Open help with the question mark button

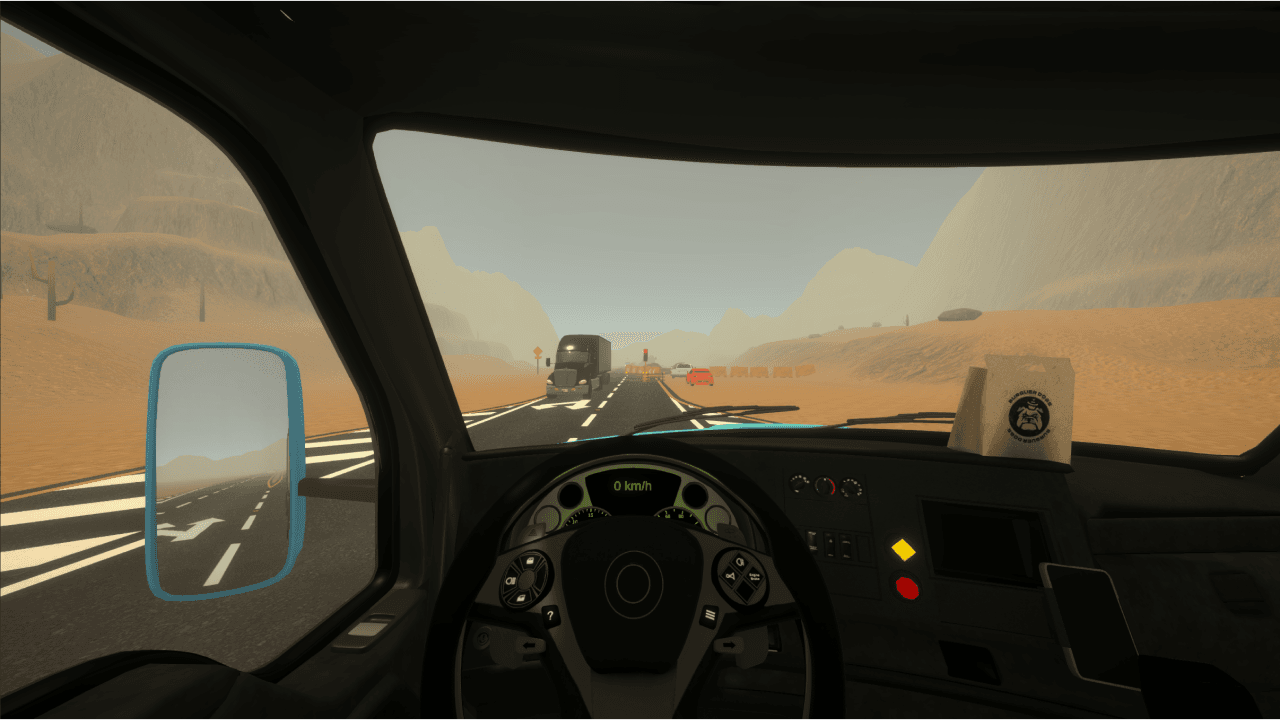coord(550,616)
